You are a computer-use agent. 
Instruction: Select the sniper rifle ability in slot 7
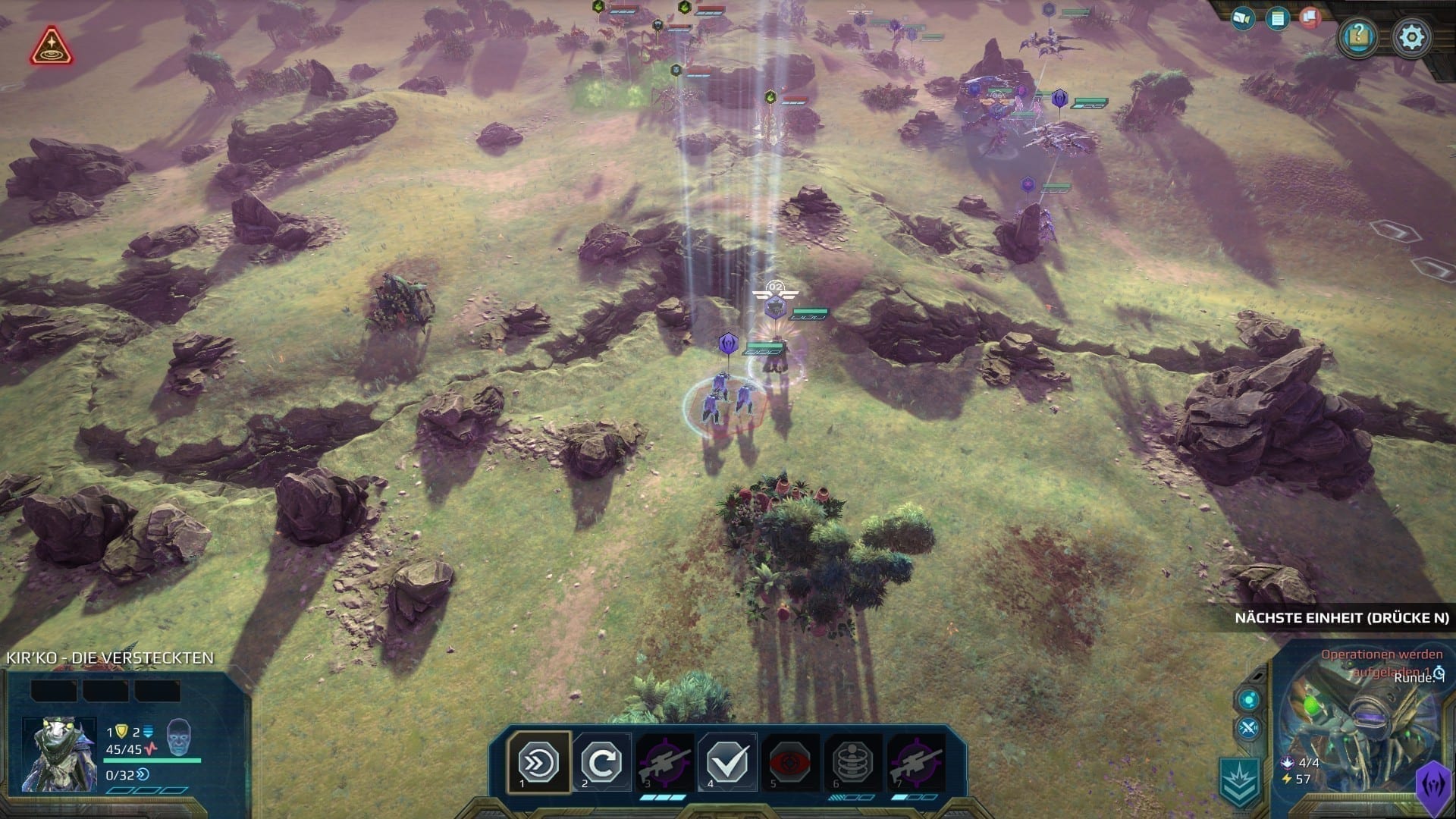[916, 761]
